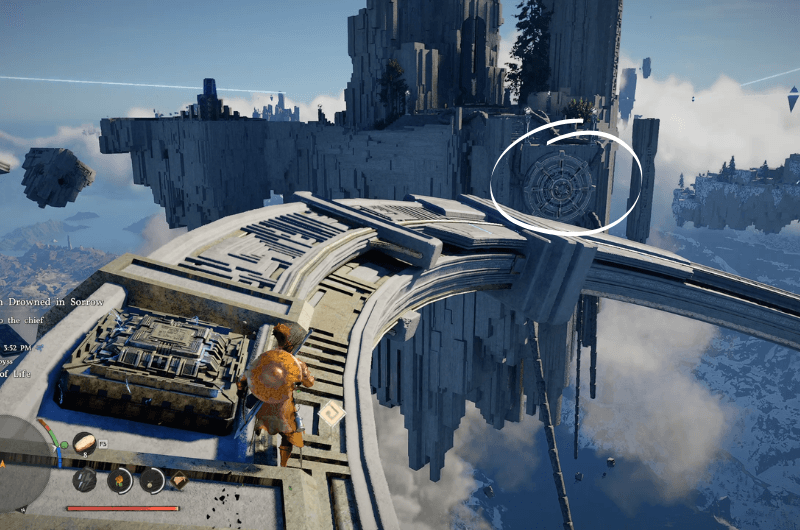
Task: Open the "Drowned in Sorrow" quest tracker
Action: point(45,300)
